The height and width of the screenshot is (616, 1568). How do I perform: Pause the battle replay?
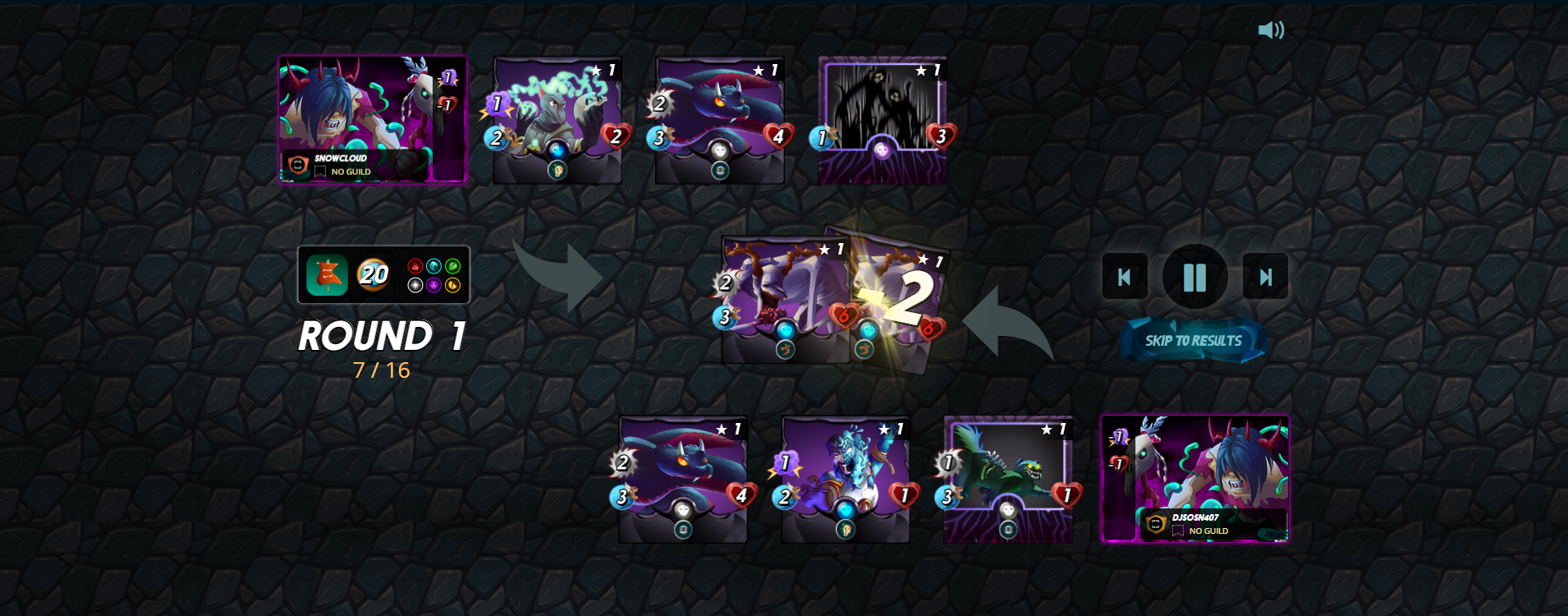[x=1194, y=277]
